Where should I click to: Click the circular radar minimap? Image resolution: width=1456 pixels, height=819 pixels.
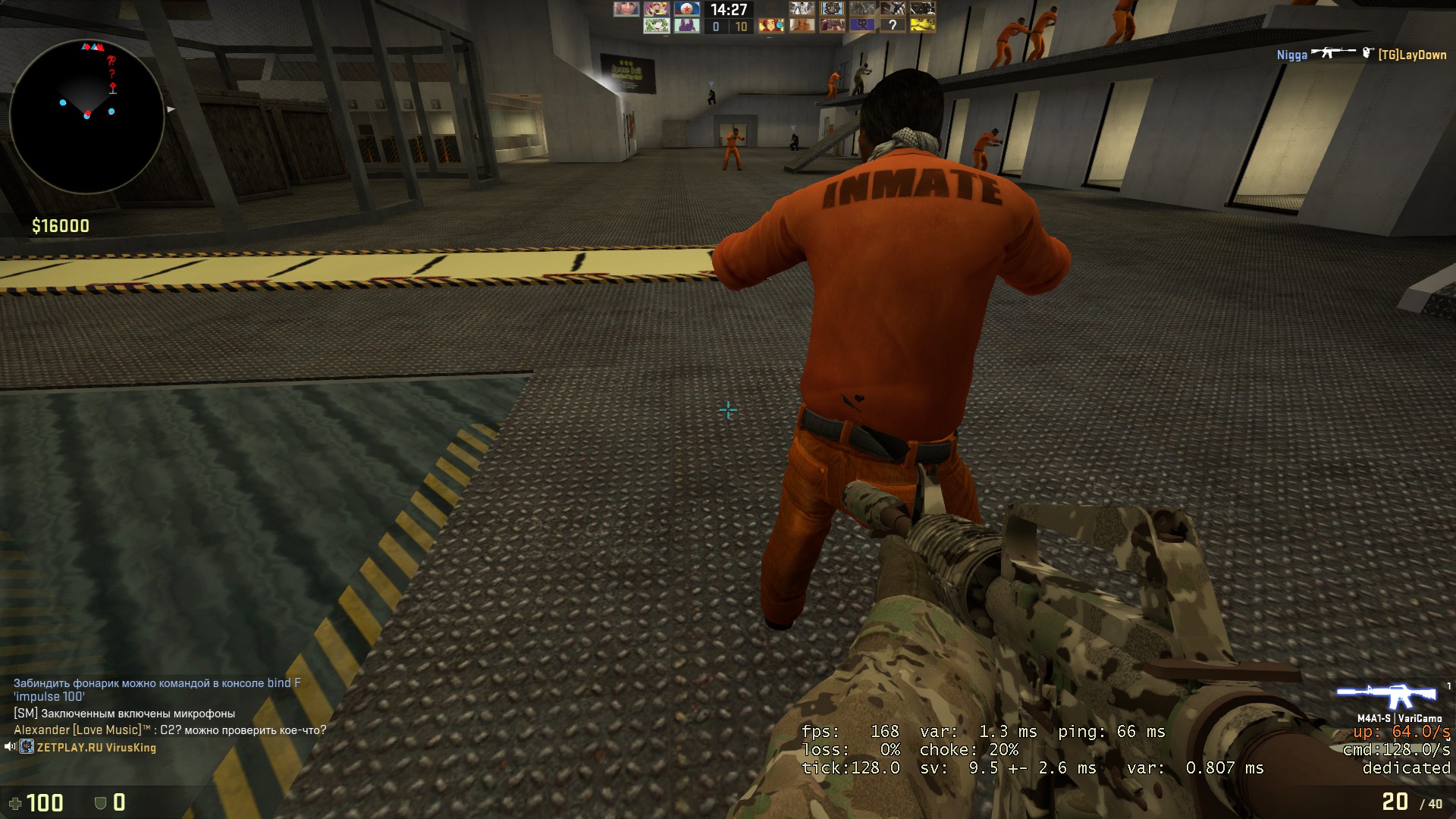click(x=86, y=115)
